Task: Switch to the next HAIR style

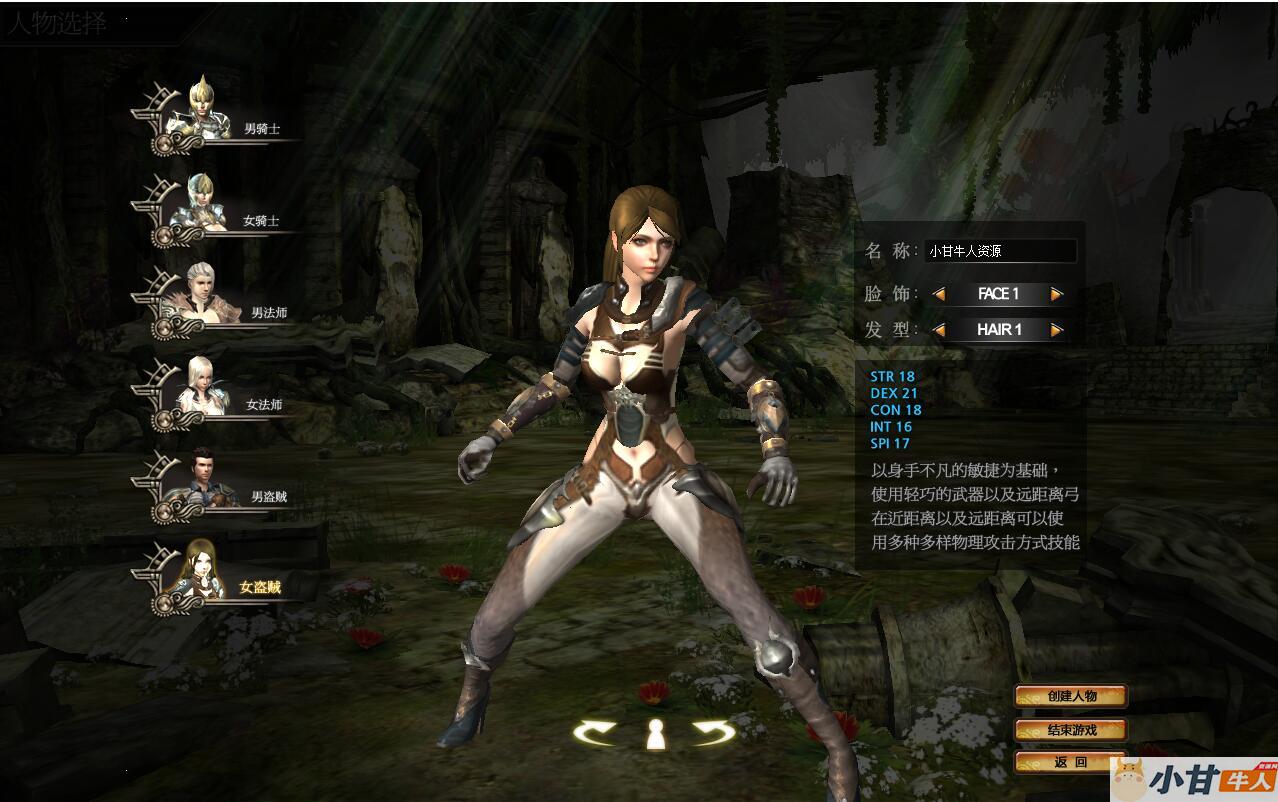Action: (1057, 330)
